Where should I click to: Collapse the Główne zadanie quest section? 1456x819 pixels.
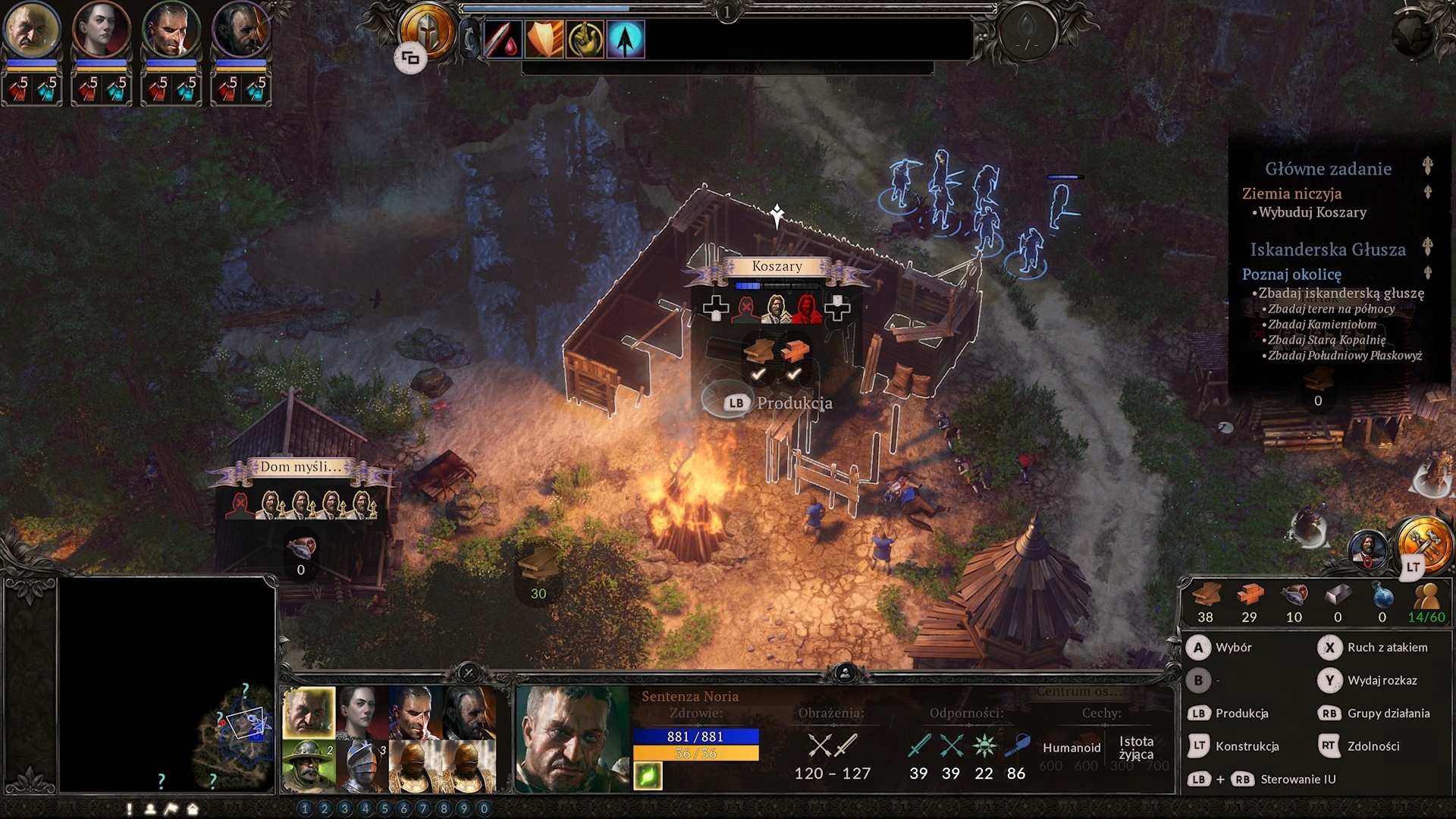(1427, 167)
